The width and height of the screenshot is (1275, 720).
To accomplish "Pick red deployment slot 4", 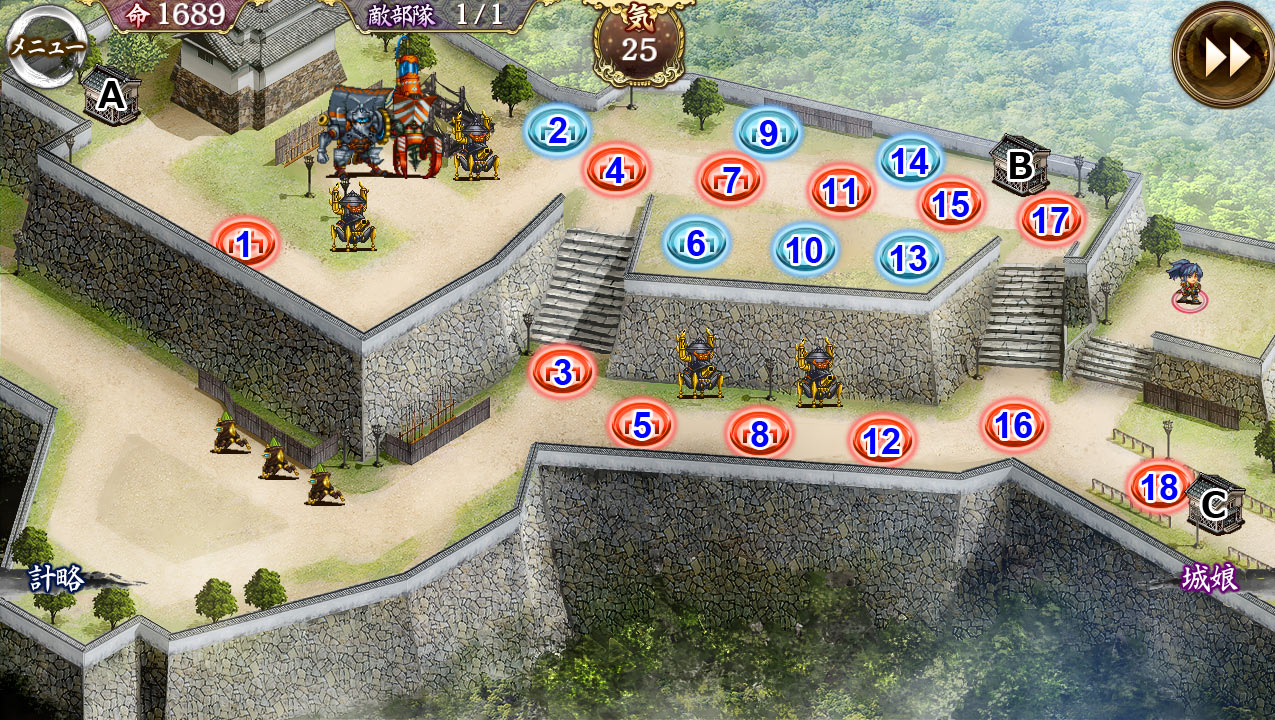I will [x=616, y=171].
